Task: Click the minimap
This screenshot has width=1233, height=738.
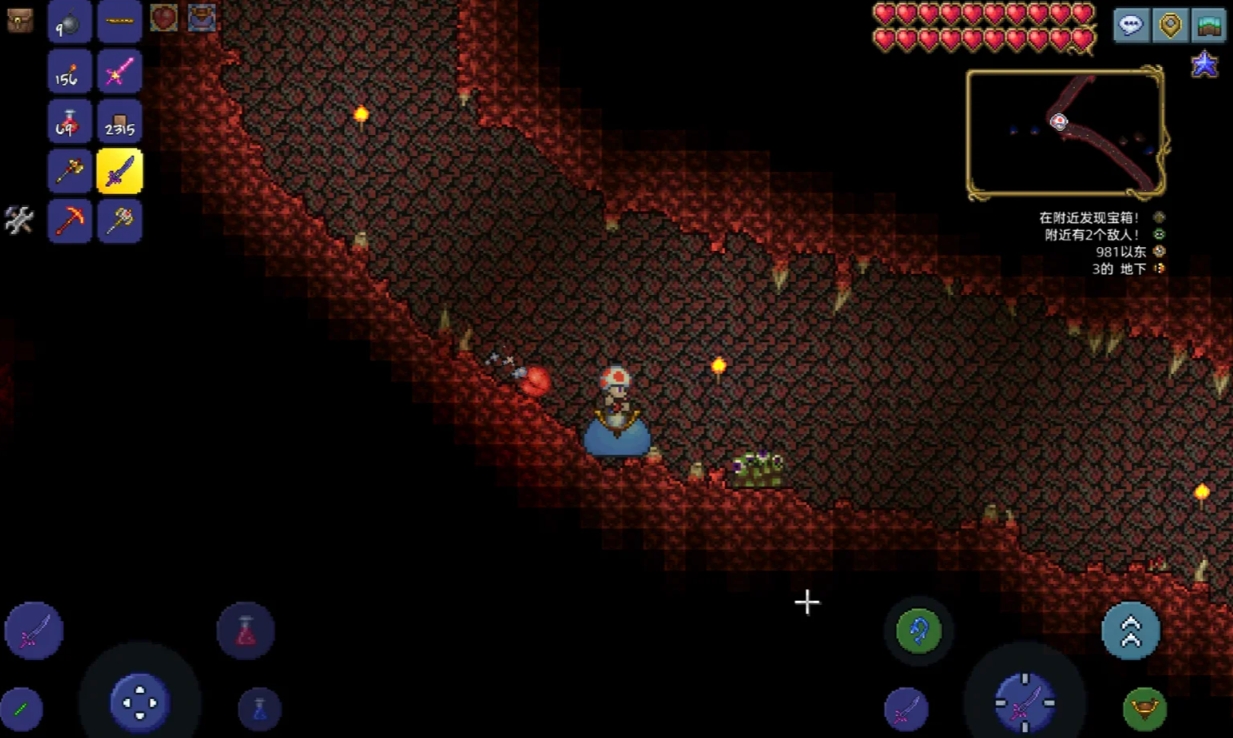Action: click(x=1065, y=133)
